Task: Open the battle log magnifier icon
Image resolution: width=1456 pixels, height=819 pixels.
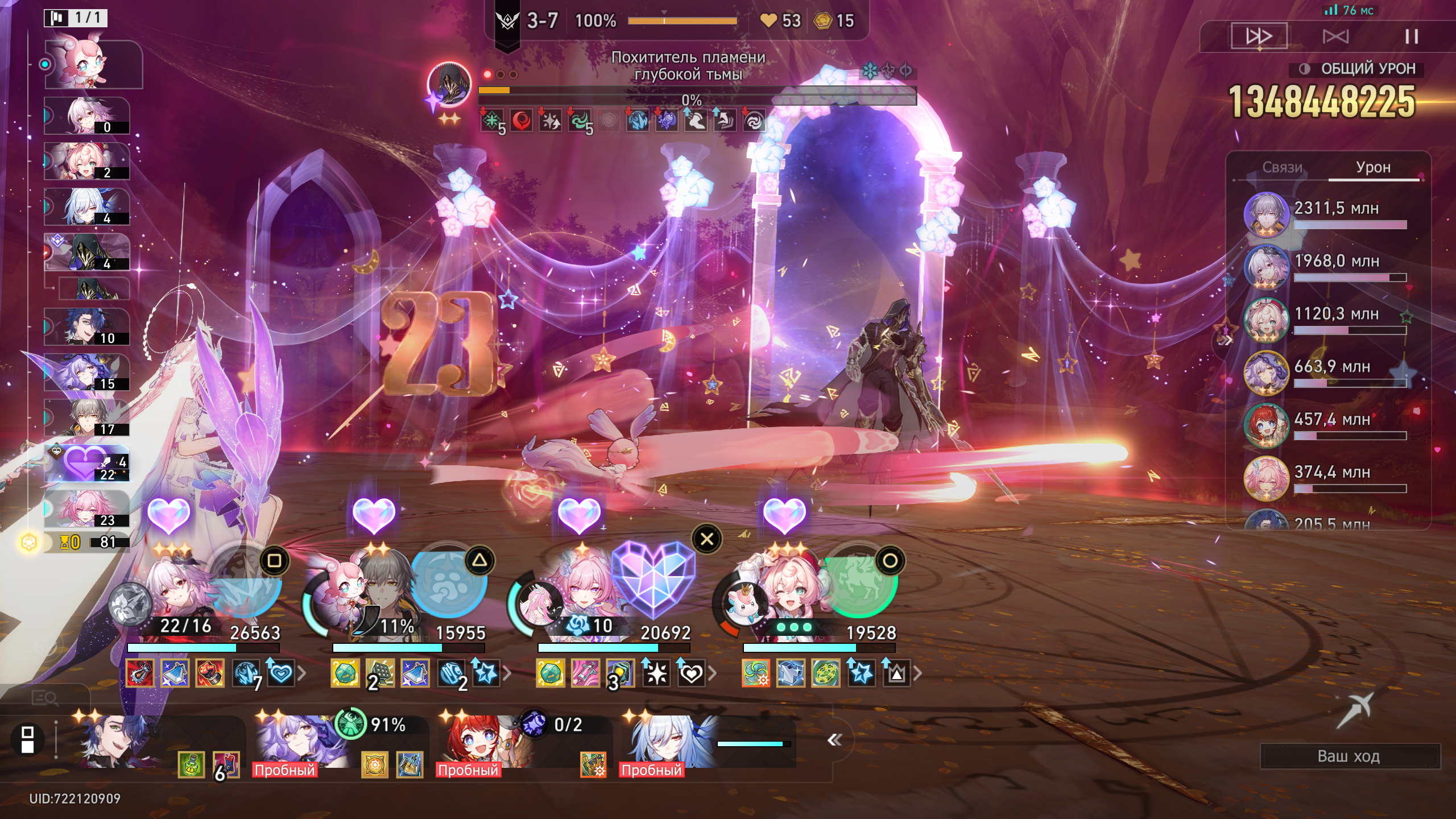Action: click(44, 697)
